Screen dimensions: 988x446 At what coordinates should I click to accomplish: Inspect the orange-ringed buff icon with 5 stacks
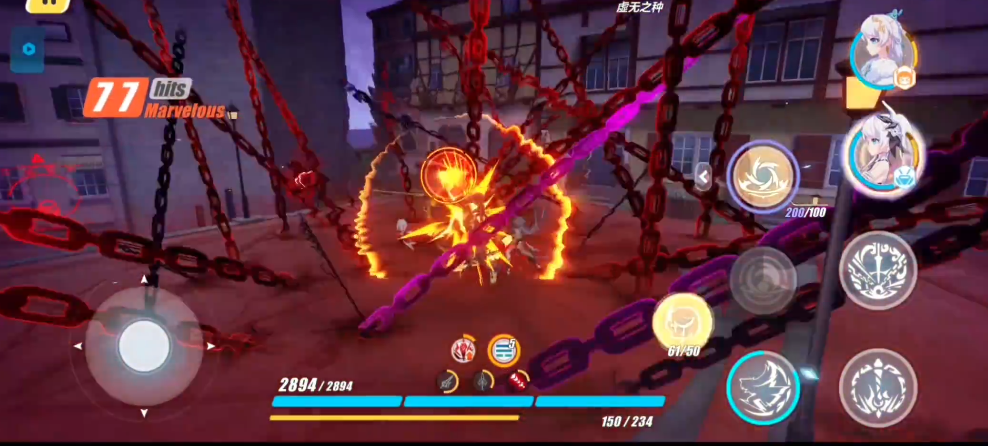point(503,350)
